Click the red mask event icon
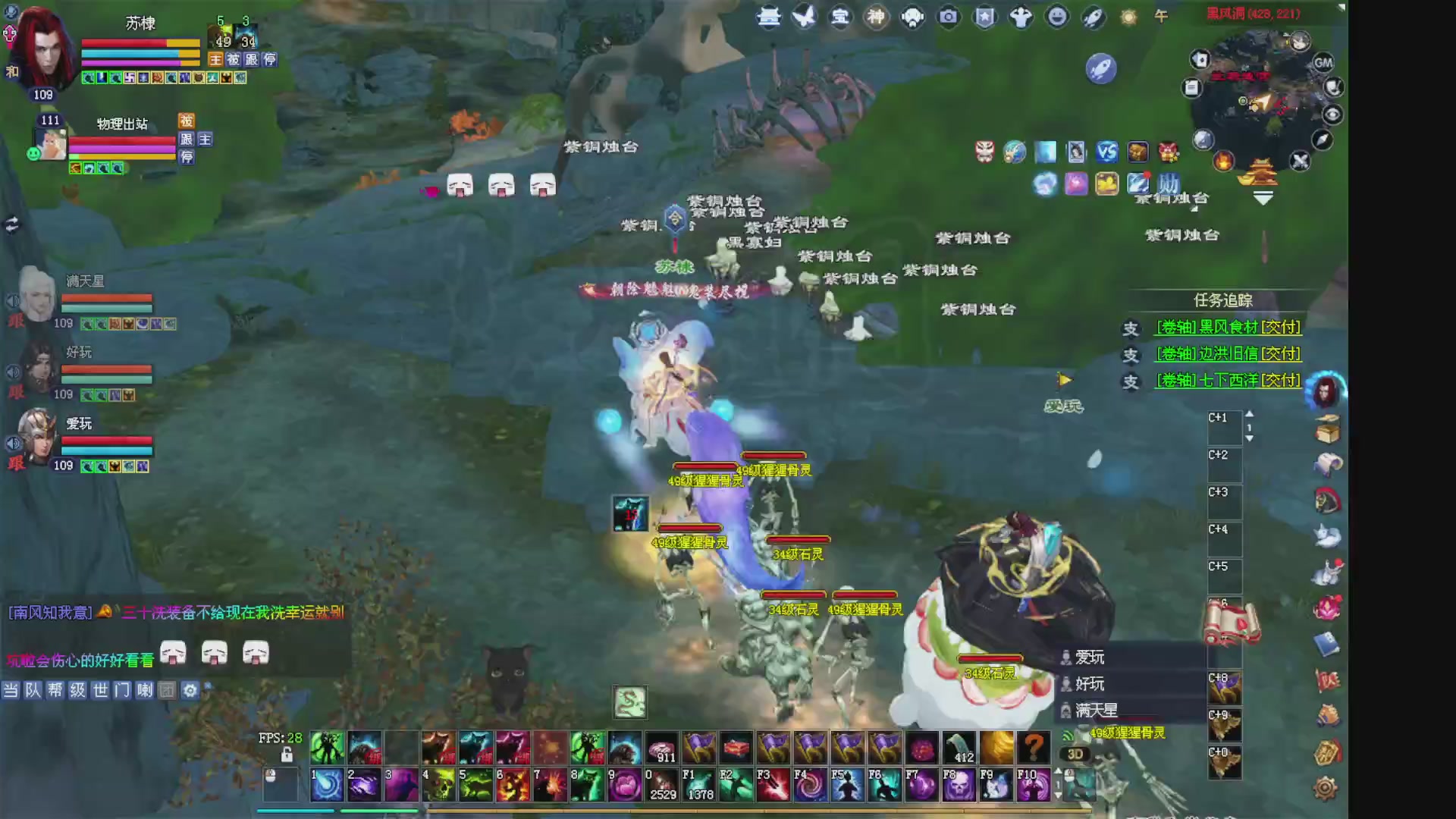This screenshot has height=819, width=1456. click(984, 152)
